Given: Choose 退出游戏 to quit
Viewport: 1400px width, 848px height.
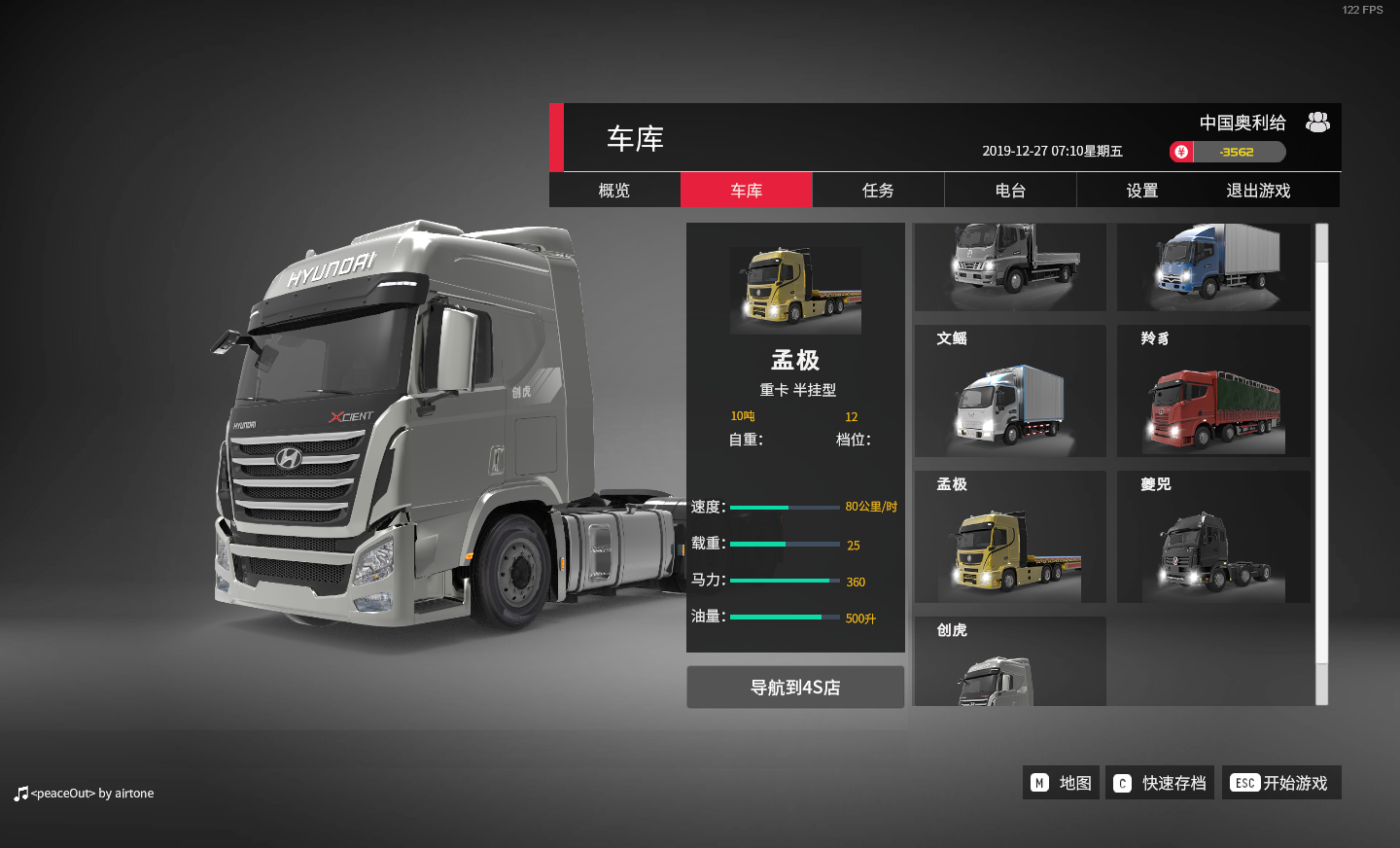Looking at the screenshot, I should 1258,191.
